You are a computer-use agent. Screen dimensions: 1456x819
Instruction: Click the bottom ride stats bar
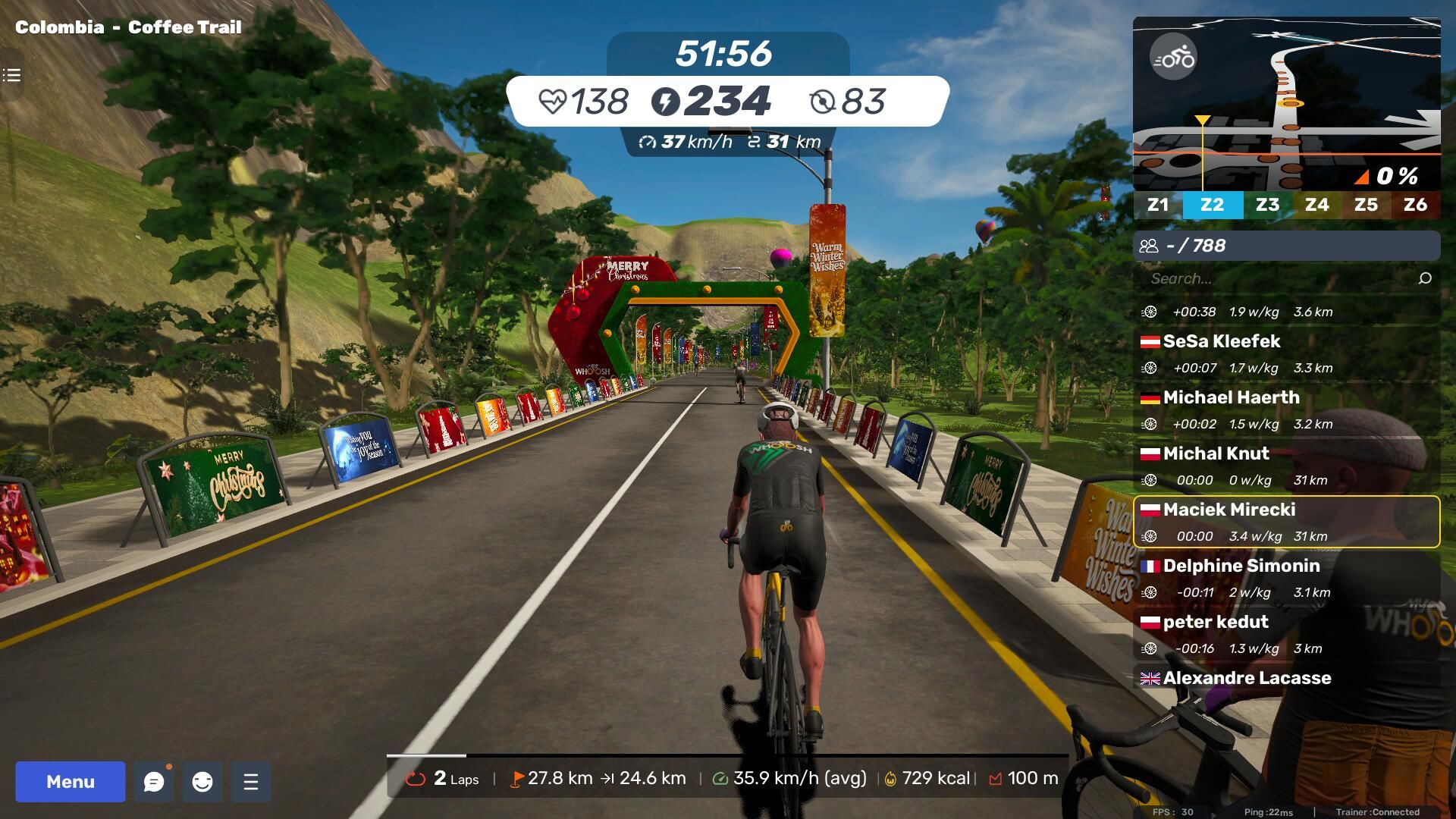(728, 778)
